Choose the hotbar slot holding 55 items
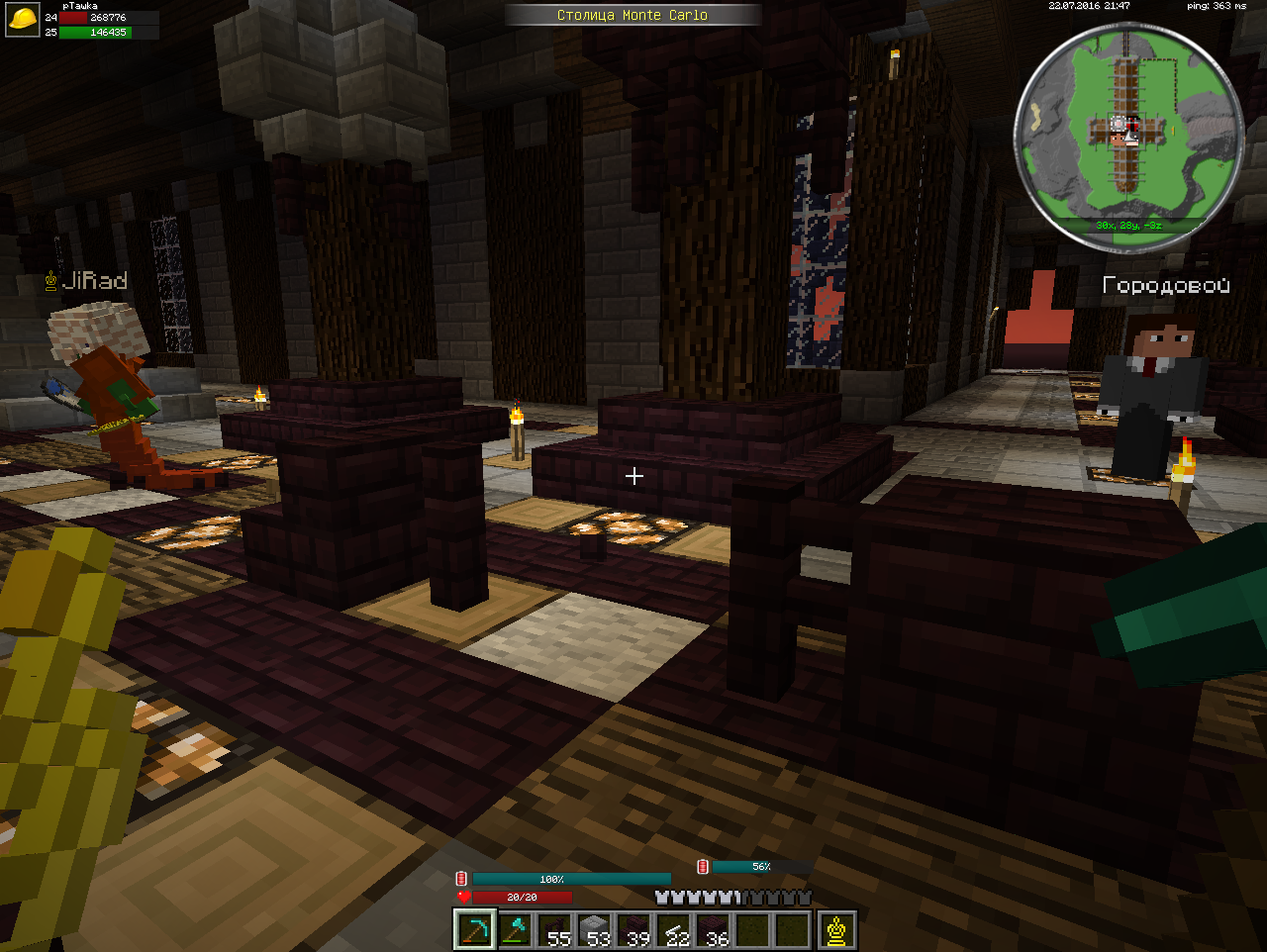The width and height of the screenshot is (1267, 952). tap(554, 930)
